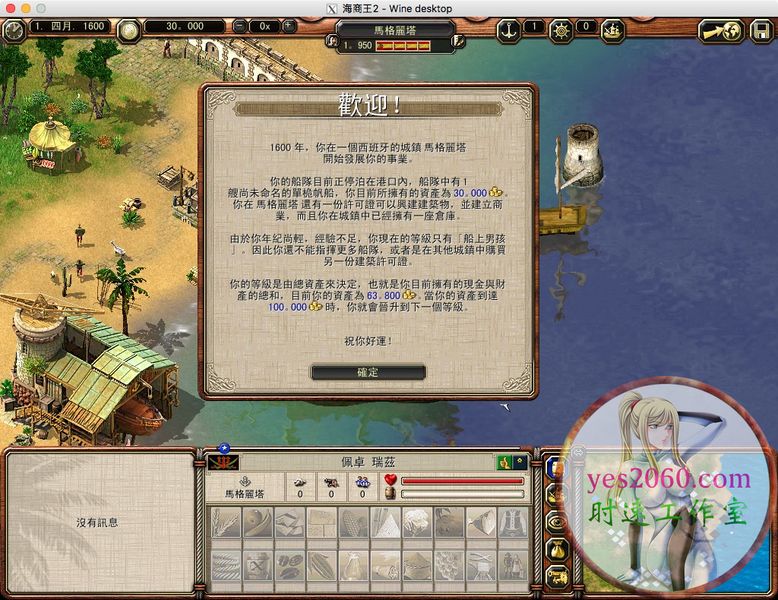This screenshot has width=778, height=600.
Task: Select the colonists goods slot
Action: [x=512, y=565]
